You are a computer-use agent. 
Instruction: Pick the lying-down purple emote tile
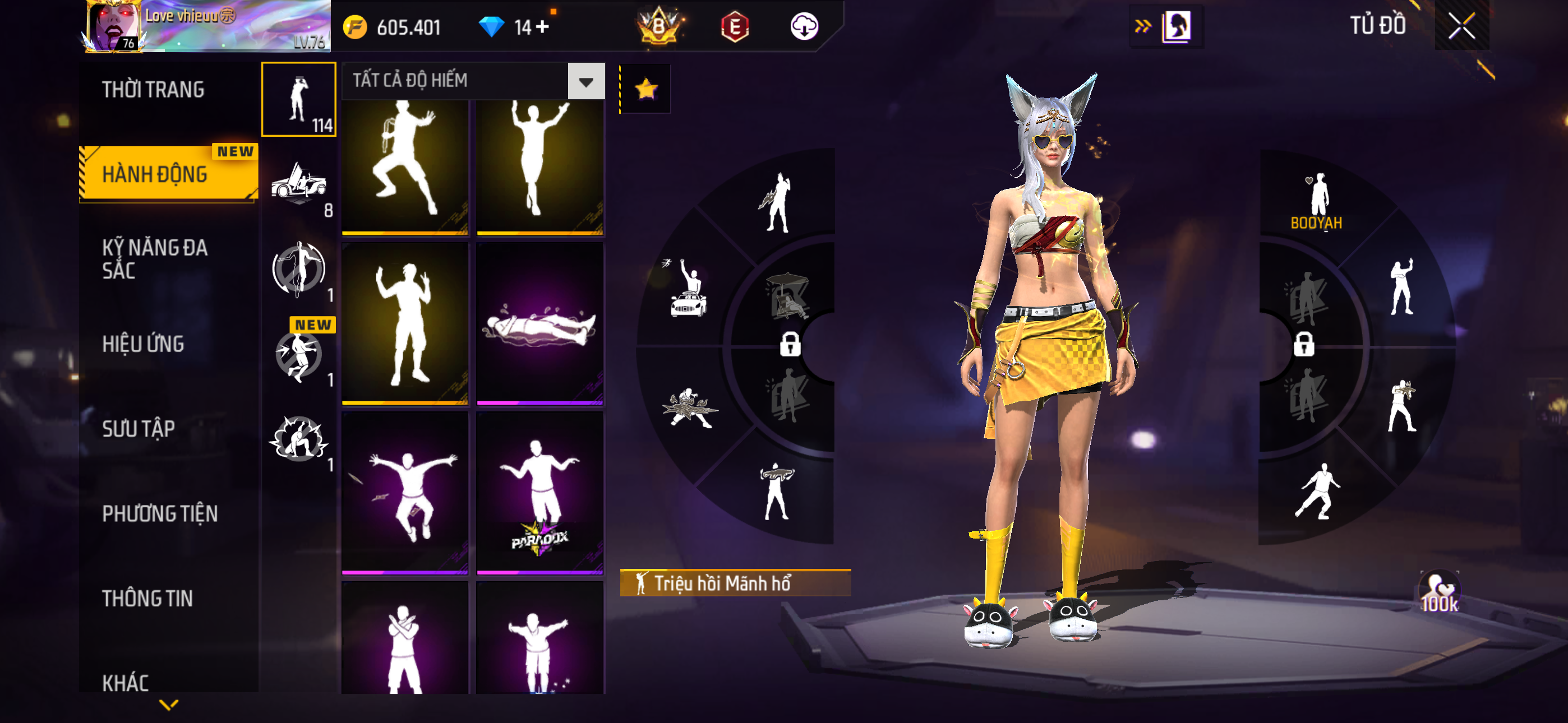540,323
